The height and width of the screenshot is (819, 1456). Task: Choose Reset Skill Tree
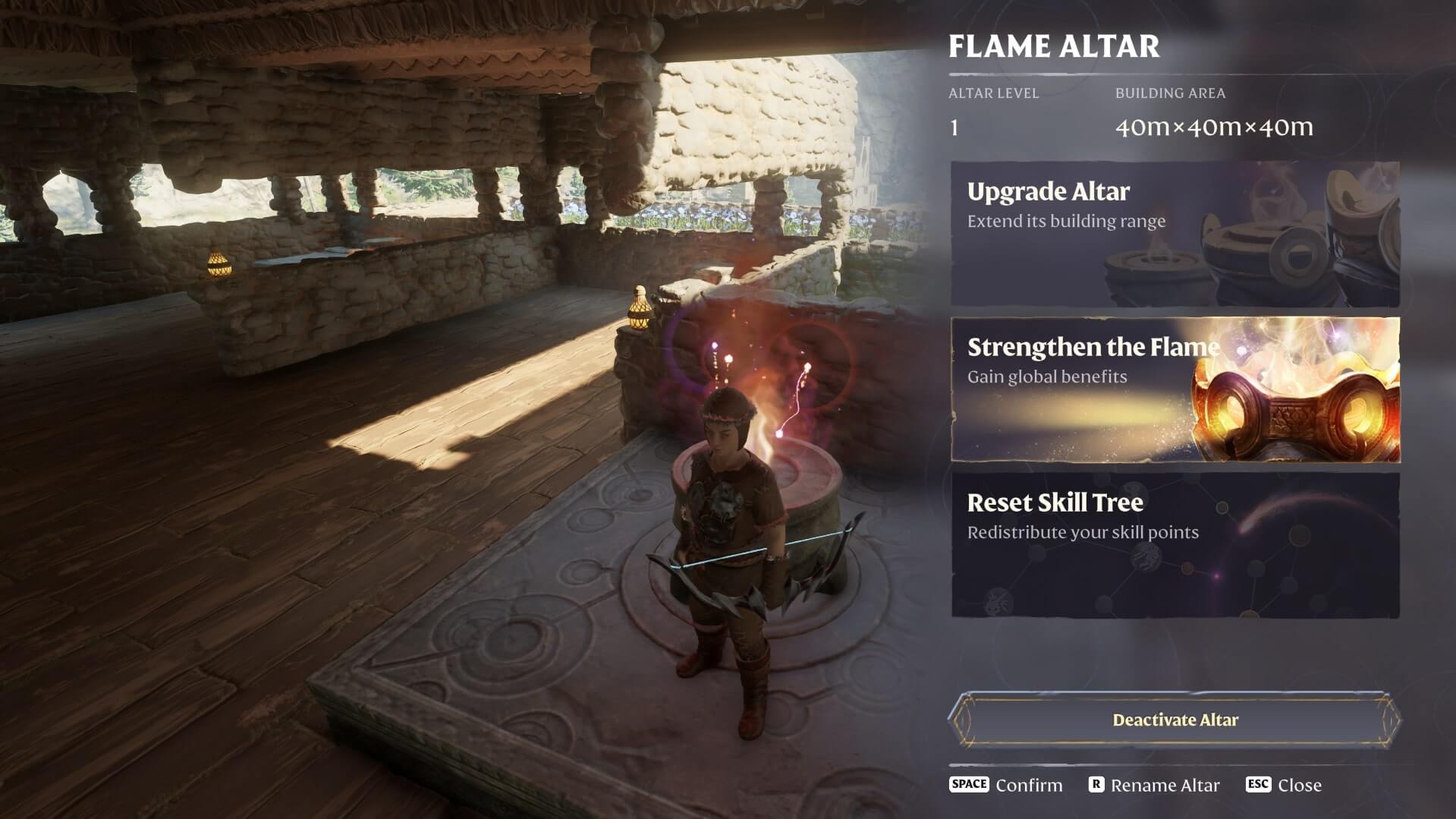[x=1175, y=545]
